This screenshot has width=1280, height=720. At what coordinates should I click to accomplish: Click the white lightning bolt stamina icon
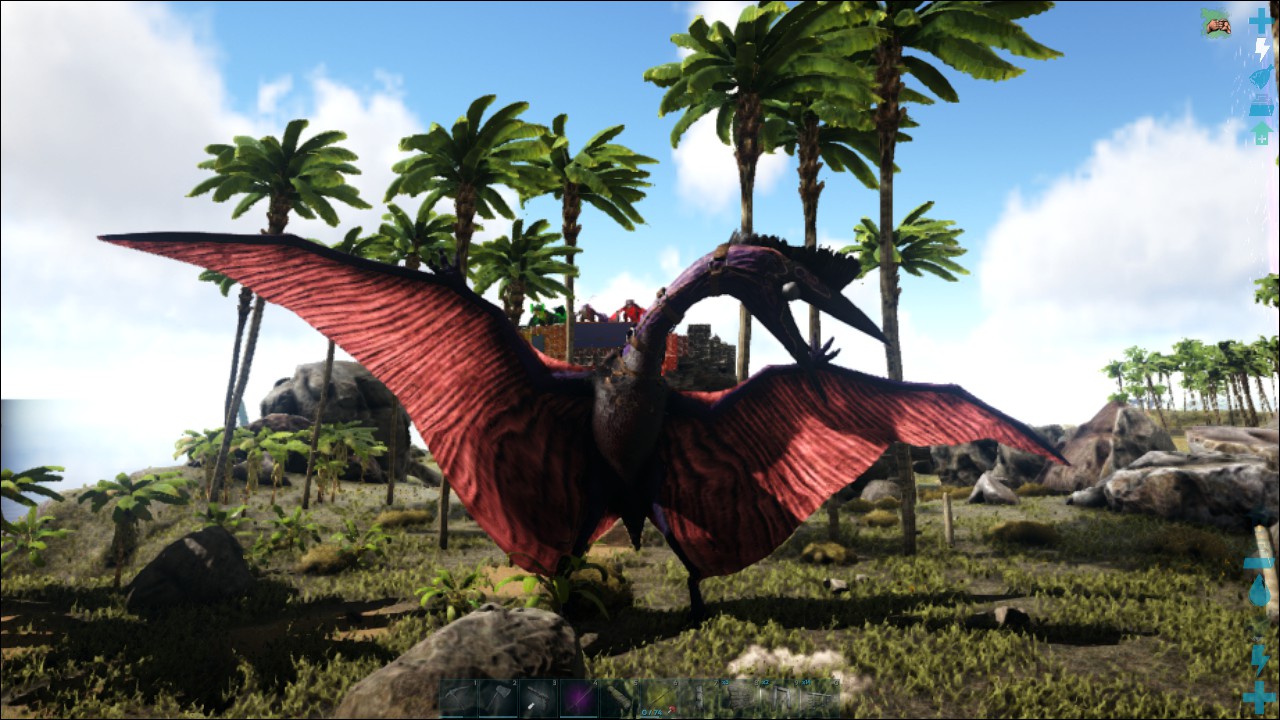[x=1262, y=50]
